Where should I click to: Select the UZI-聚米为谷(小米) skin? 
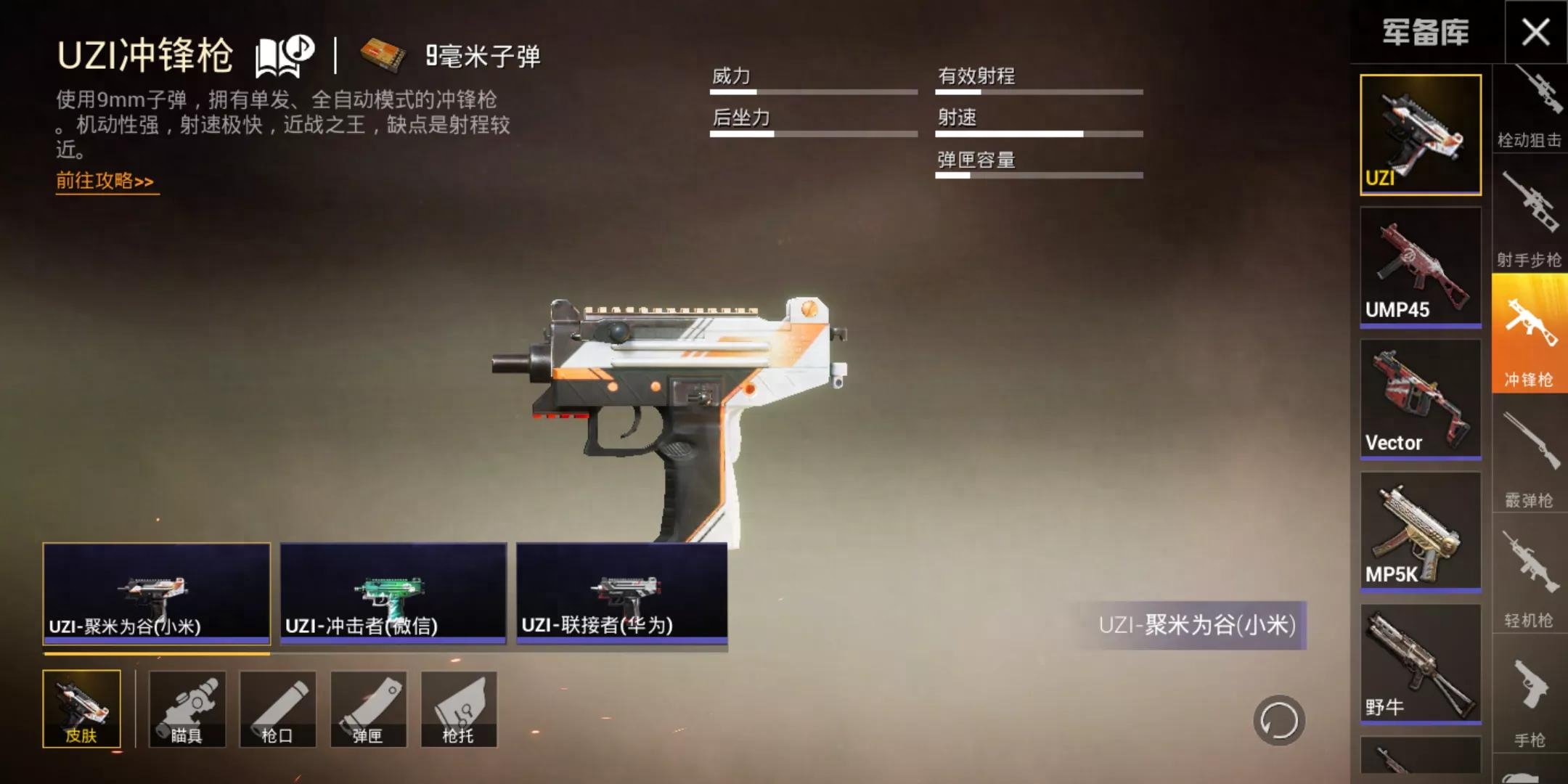pos(156,593)
